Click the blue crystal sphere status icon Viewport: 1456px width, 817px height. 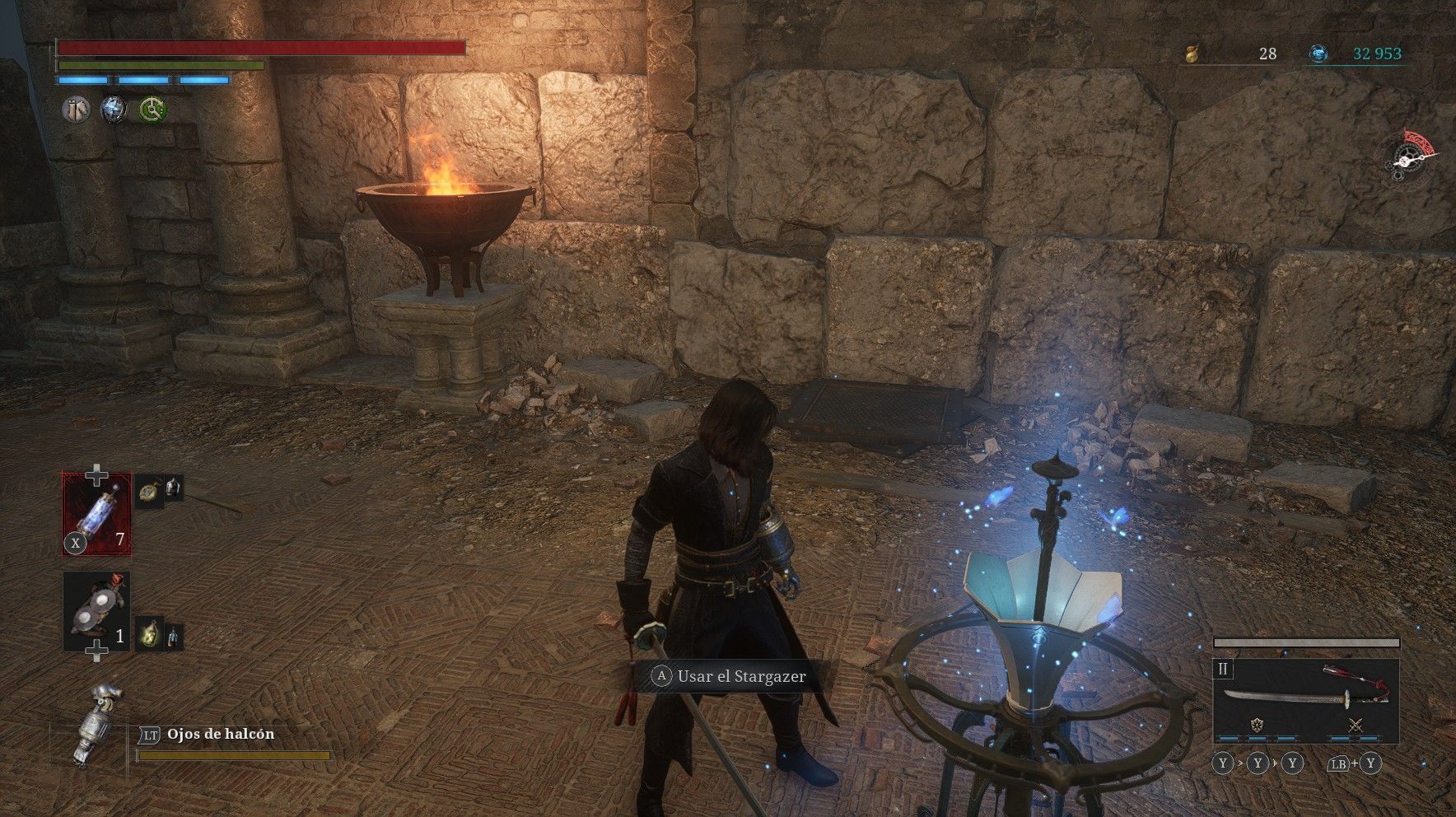pos(114,110)
